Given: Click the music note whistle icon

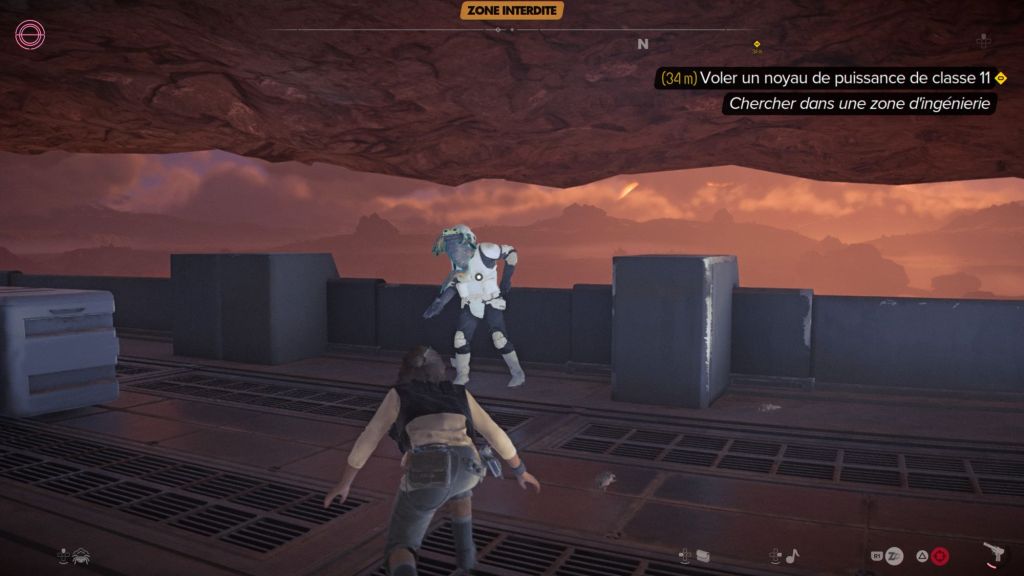Looking at the screenshot, I should (x=791, y=554).
